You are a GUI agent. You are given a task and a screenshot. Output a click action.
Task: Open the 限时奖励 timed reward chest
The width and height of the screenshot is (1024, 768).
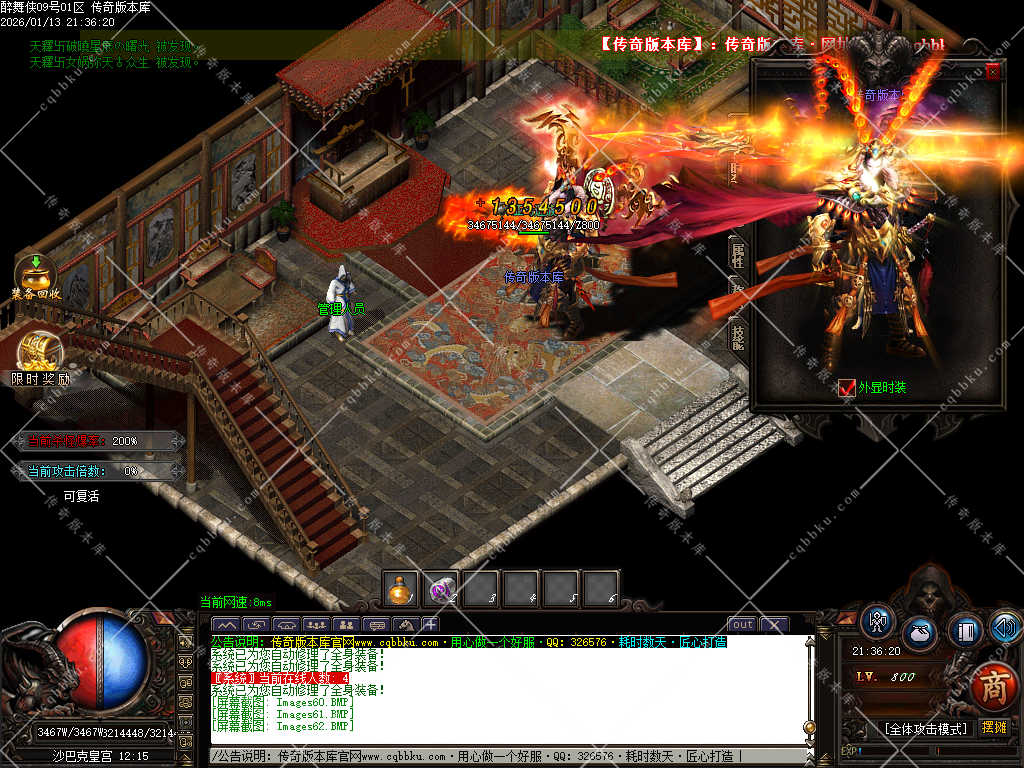[x=40, y=354]
